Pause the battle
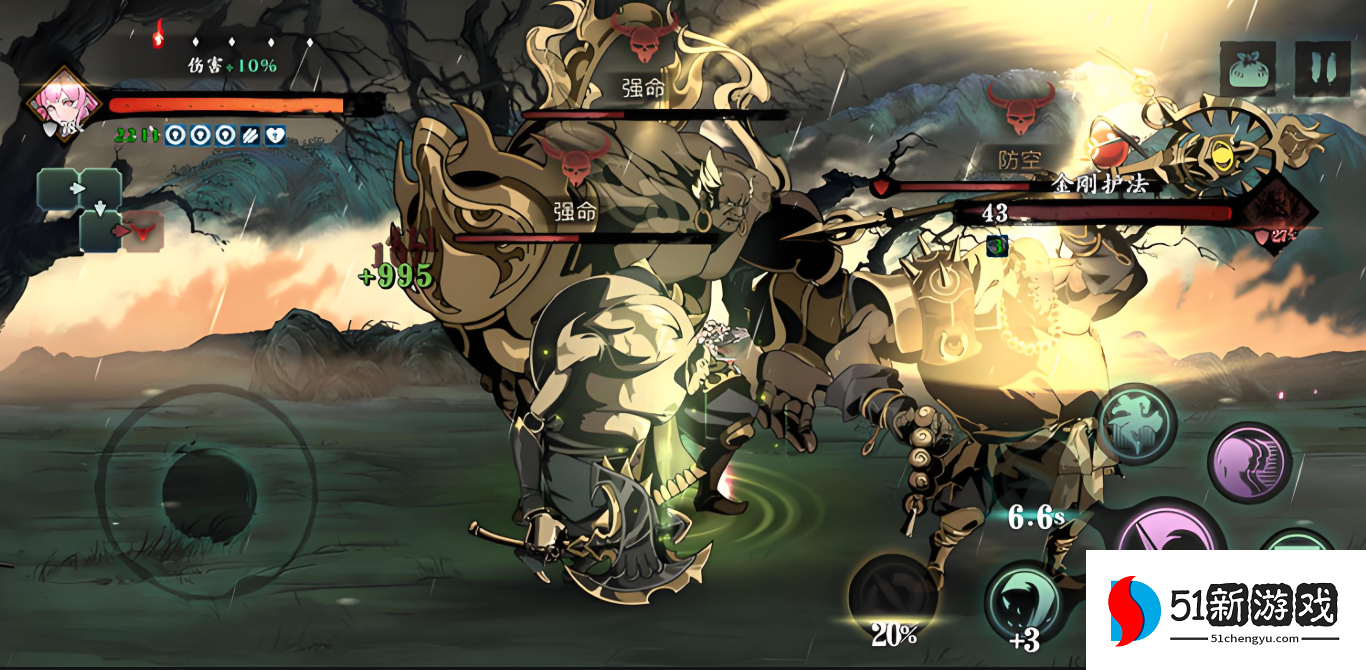Screen dimensions: 1366x670 (1322, 68)
